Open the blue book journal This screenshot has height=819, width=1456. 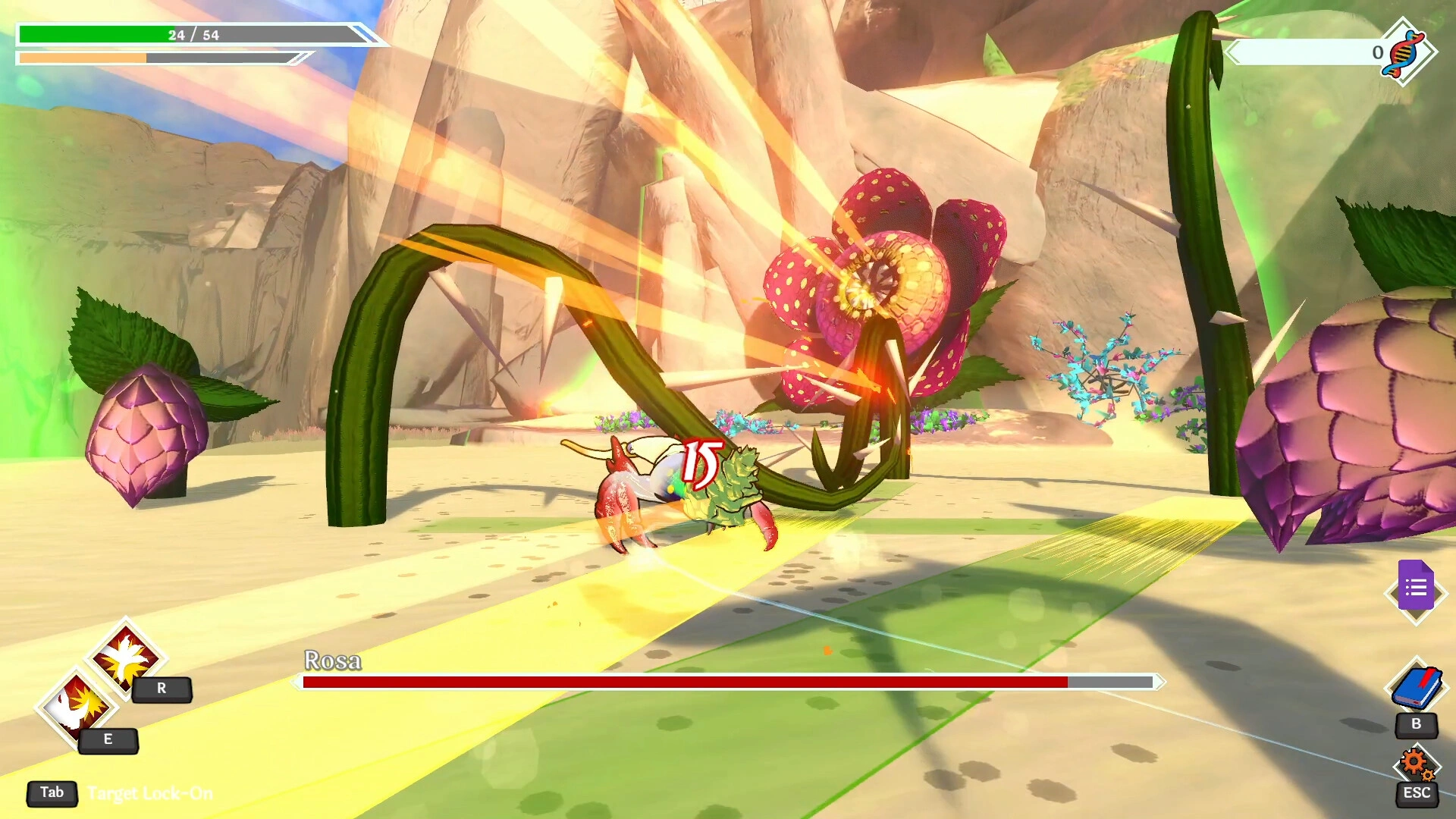pyautogui.click(x=1416, y=688)
